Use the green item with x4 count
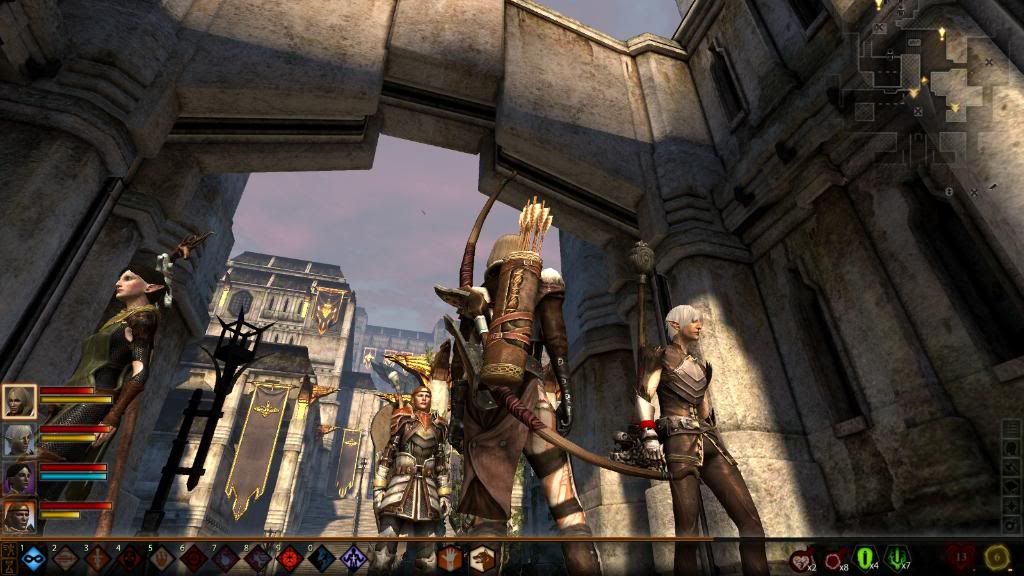 [x=865, y=558]
